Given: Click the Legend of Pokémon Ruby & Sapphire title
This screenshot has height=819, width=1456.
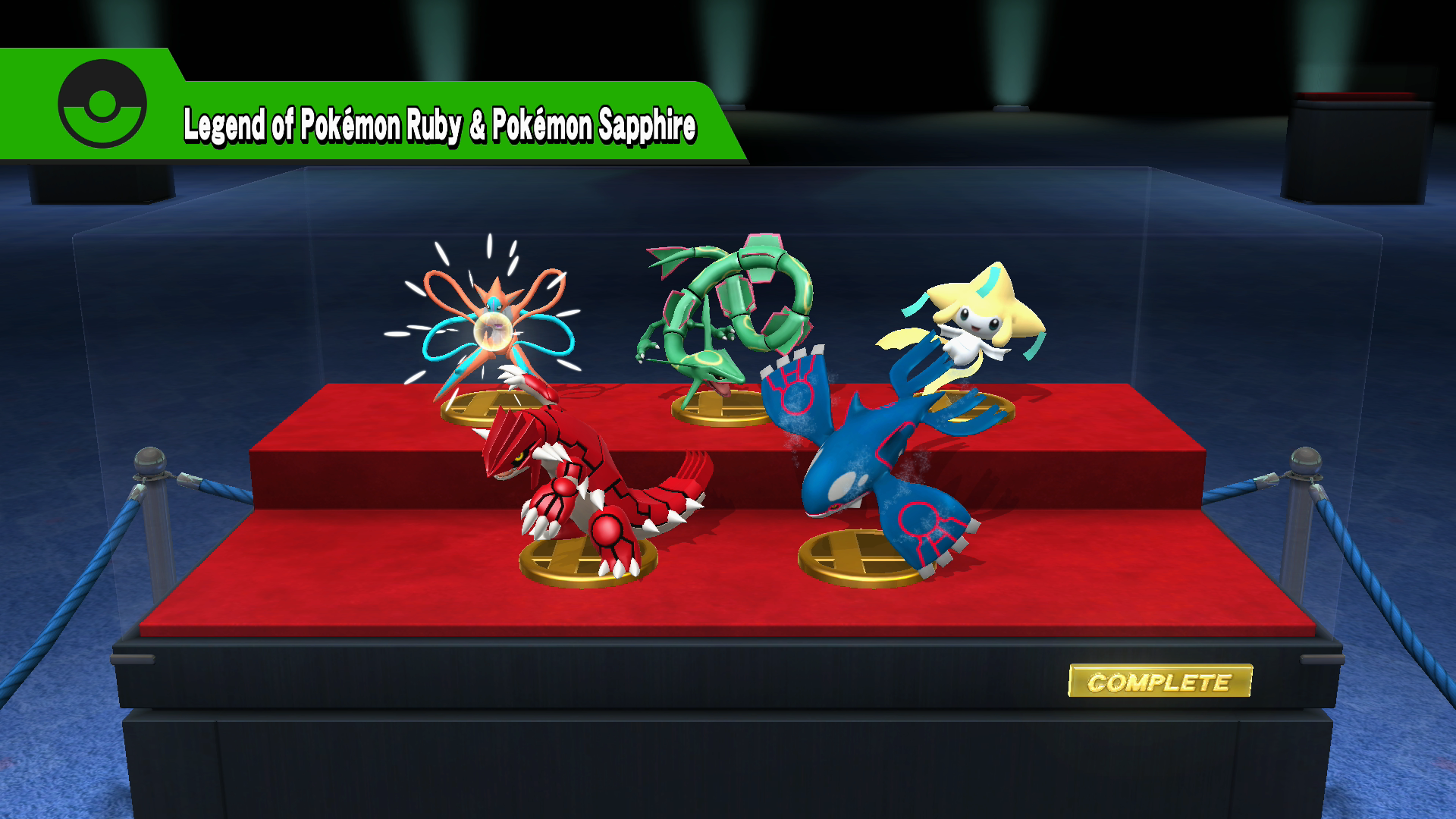Looking at the screenshot, I should click(x=440, y=125).
